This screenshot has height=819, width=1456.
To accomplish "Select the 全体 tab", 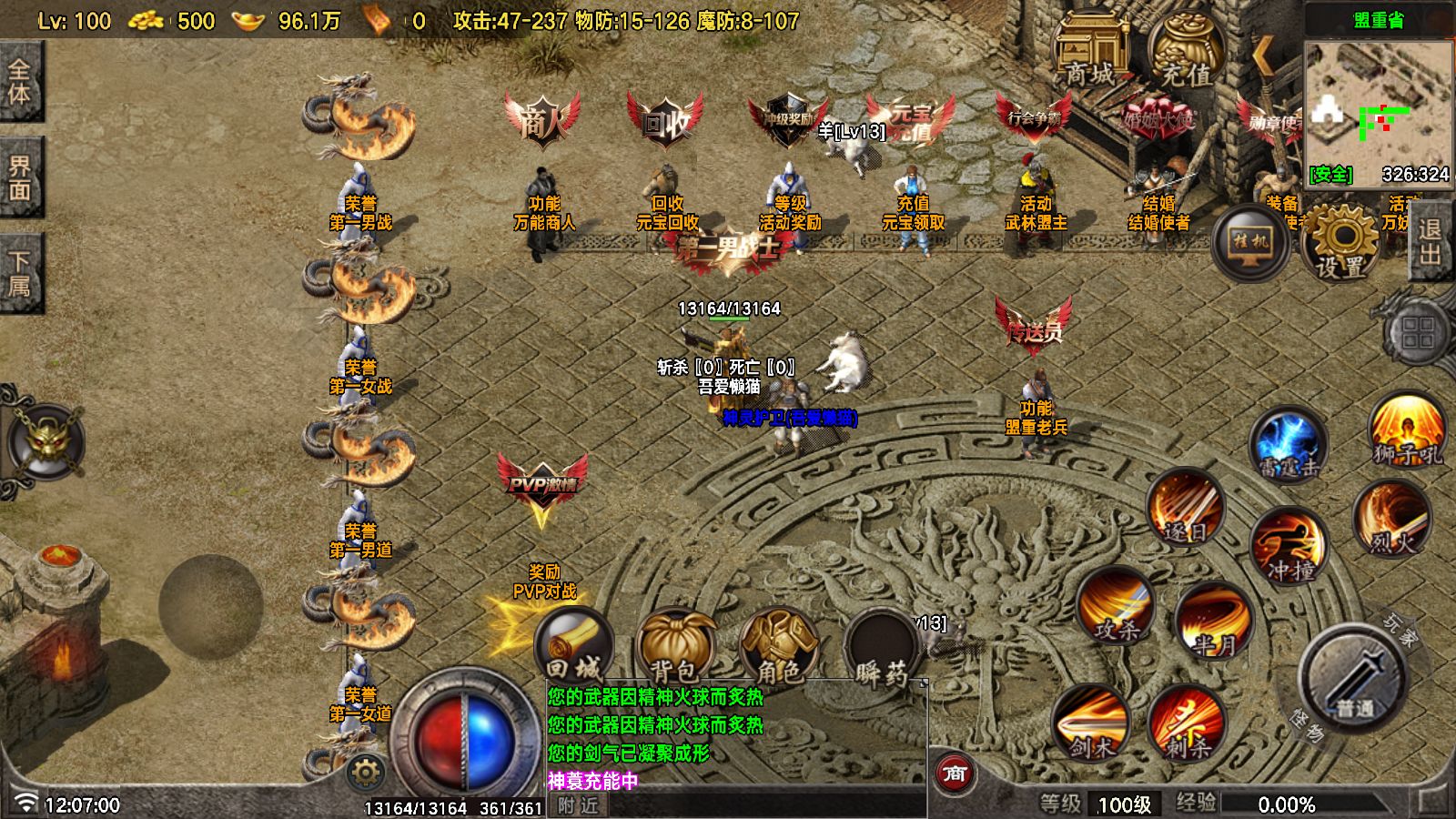I will [20, 82].
